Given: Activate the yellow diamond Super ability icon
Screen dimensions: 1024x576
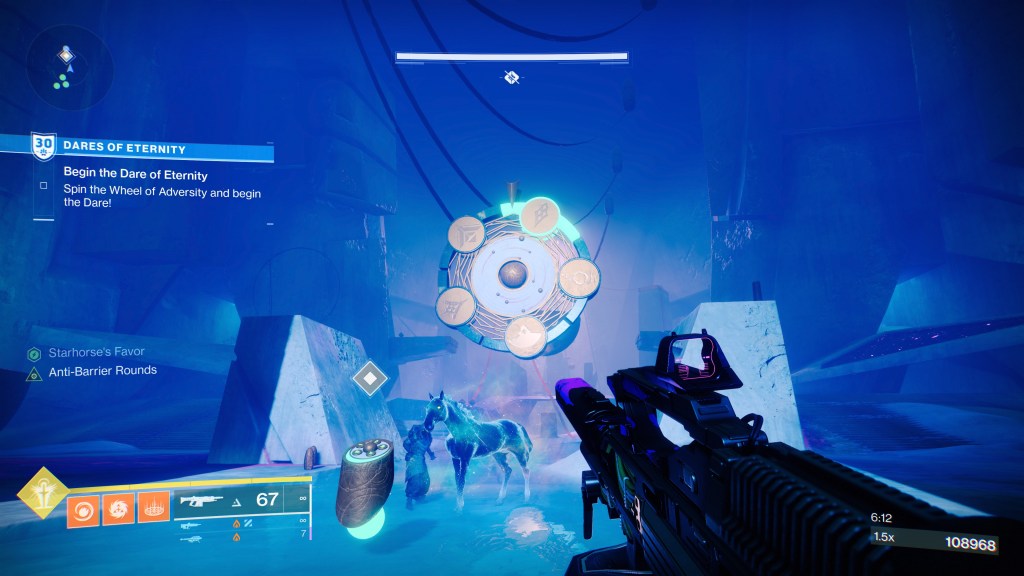Looking at the screenshot, I should 42,495.
